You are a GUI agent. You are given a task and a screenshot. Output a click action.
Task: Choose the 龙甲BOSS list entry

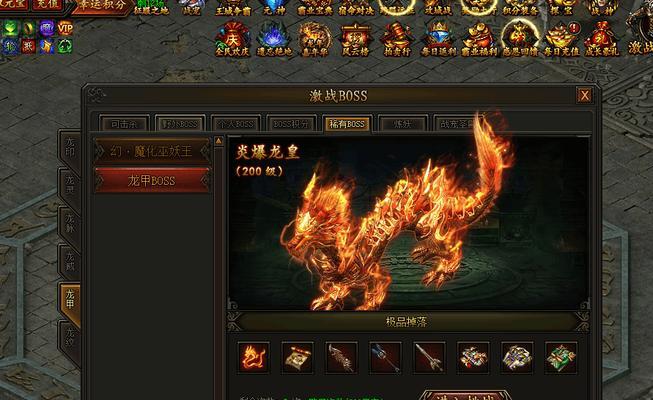(x=152, y=181)
